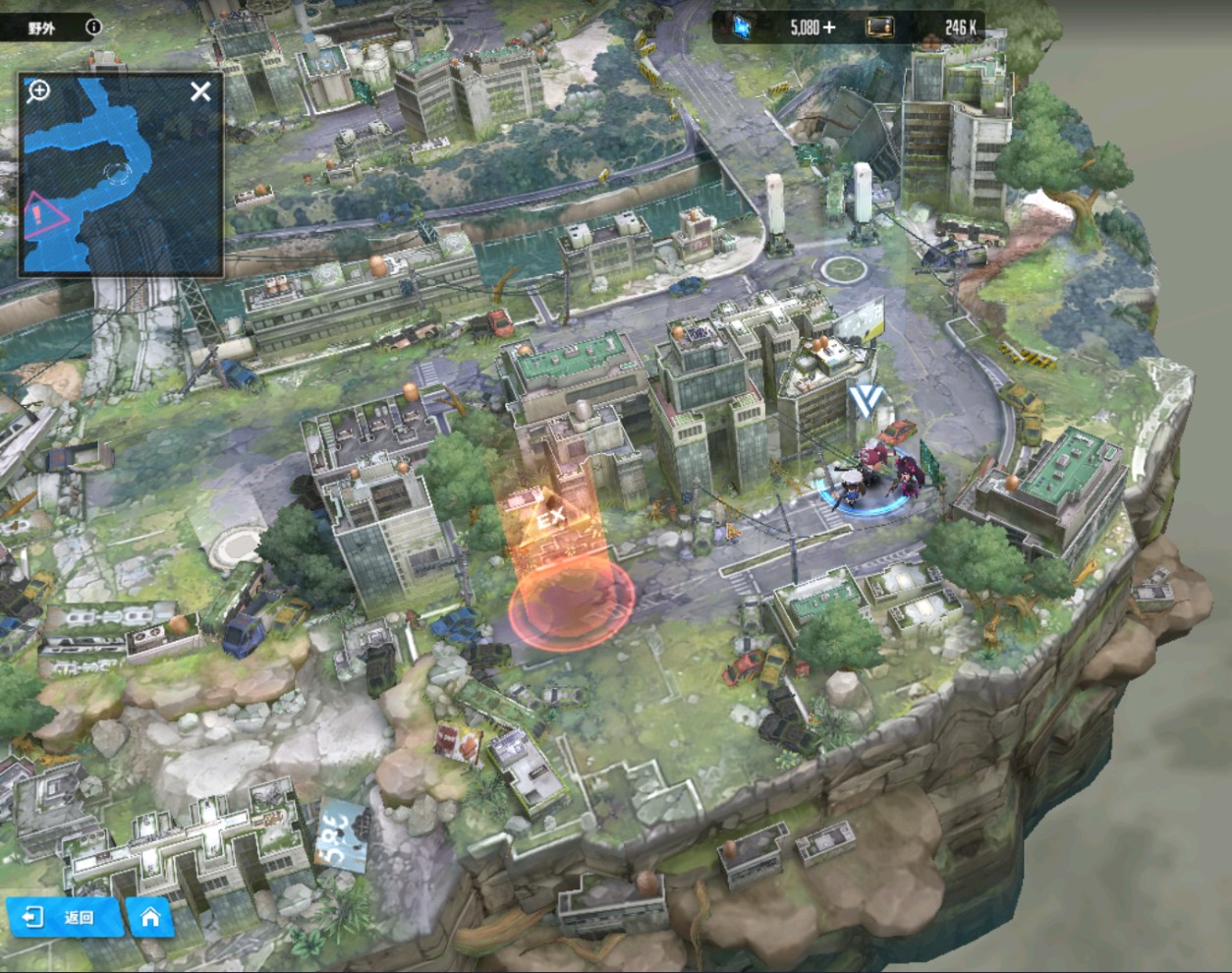Zoom in the minimap with the magnifier icon

[38, 92]
